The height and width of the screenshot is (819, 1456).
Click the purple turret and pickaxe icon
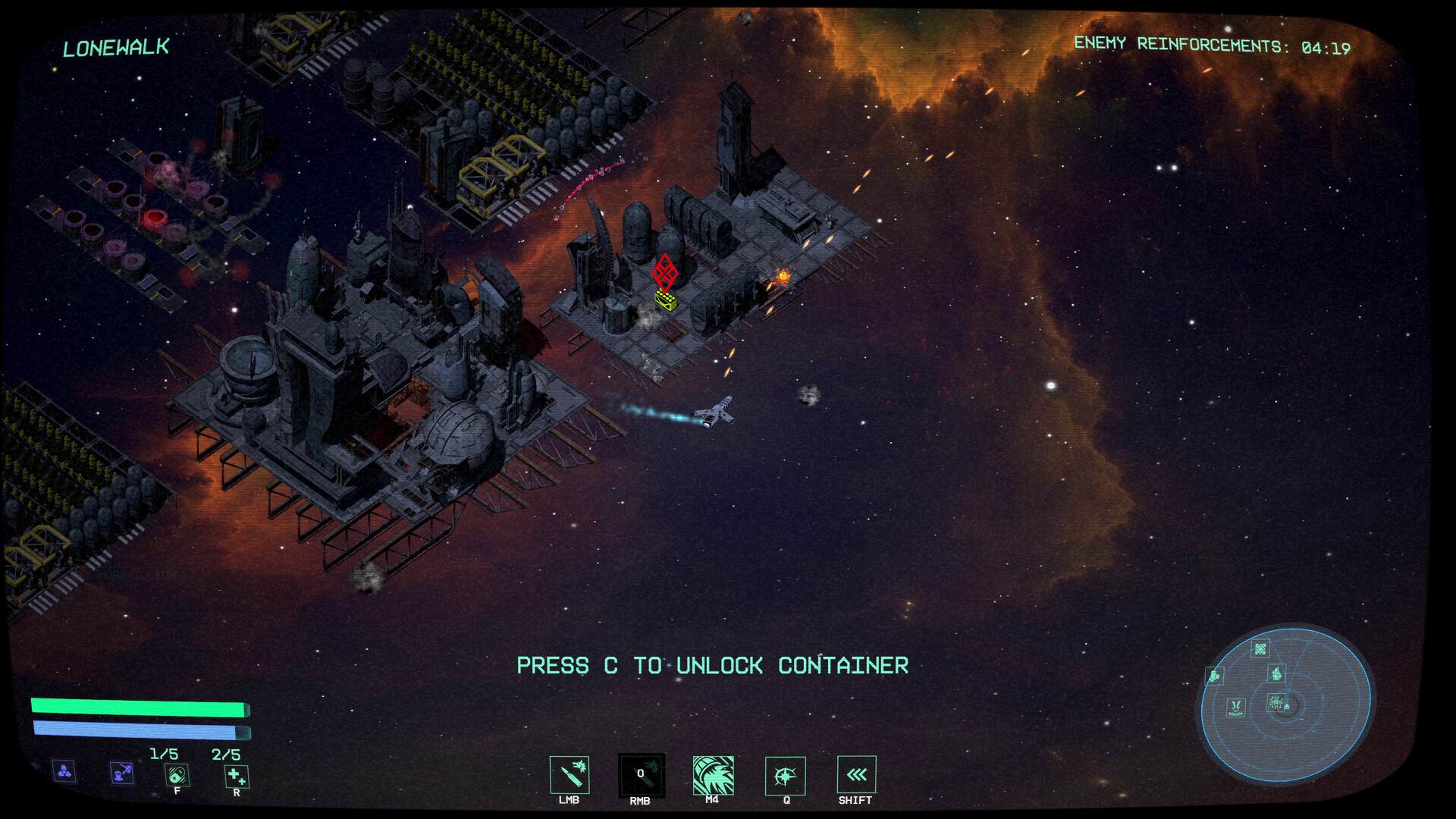click(x=121, y=773)
